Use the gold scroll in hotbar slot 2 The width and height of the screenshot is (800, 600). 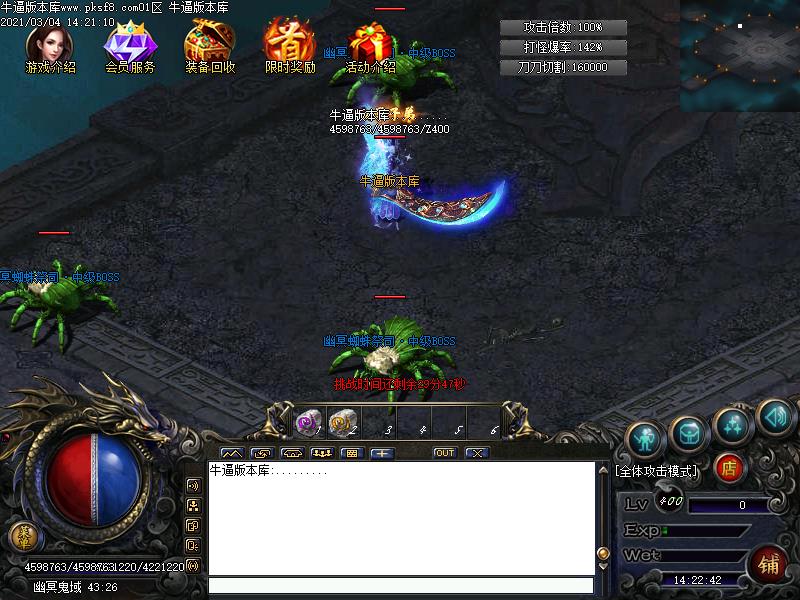(343, 424)
